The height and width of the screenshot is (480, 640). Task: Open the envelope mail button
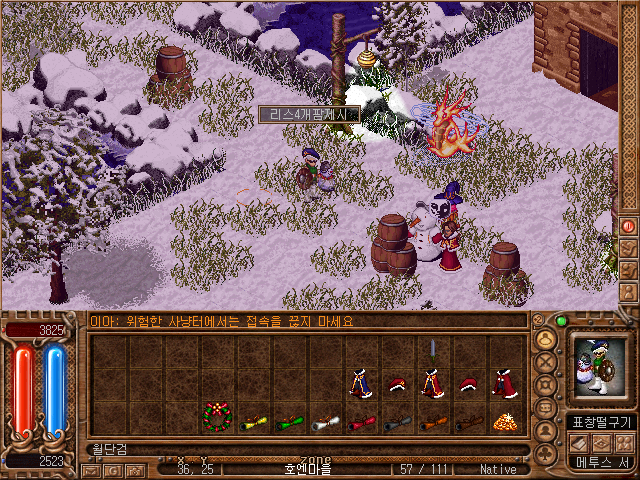91,469
